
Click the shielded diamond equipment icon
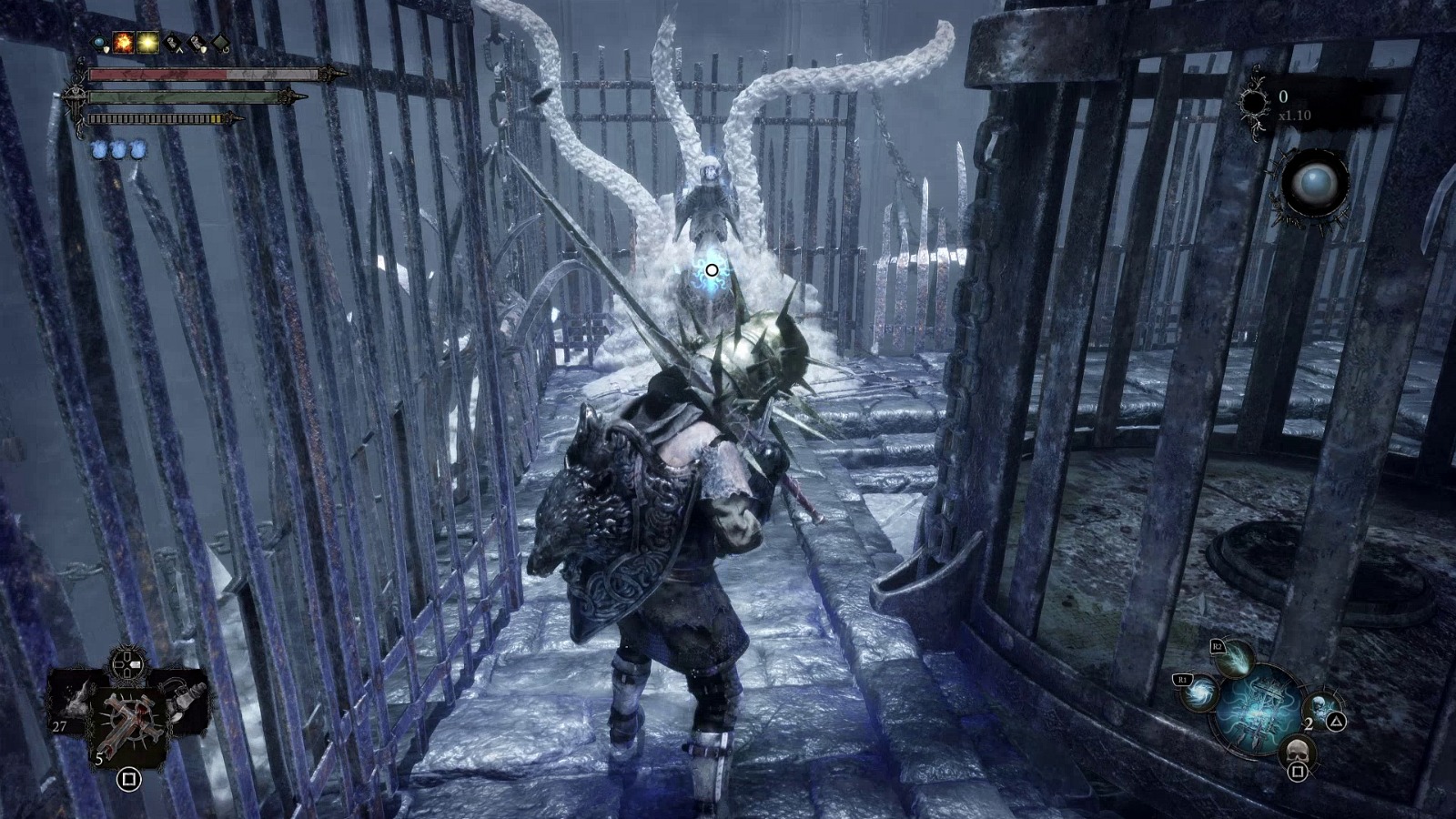click(195, 43)
